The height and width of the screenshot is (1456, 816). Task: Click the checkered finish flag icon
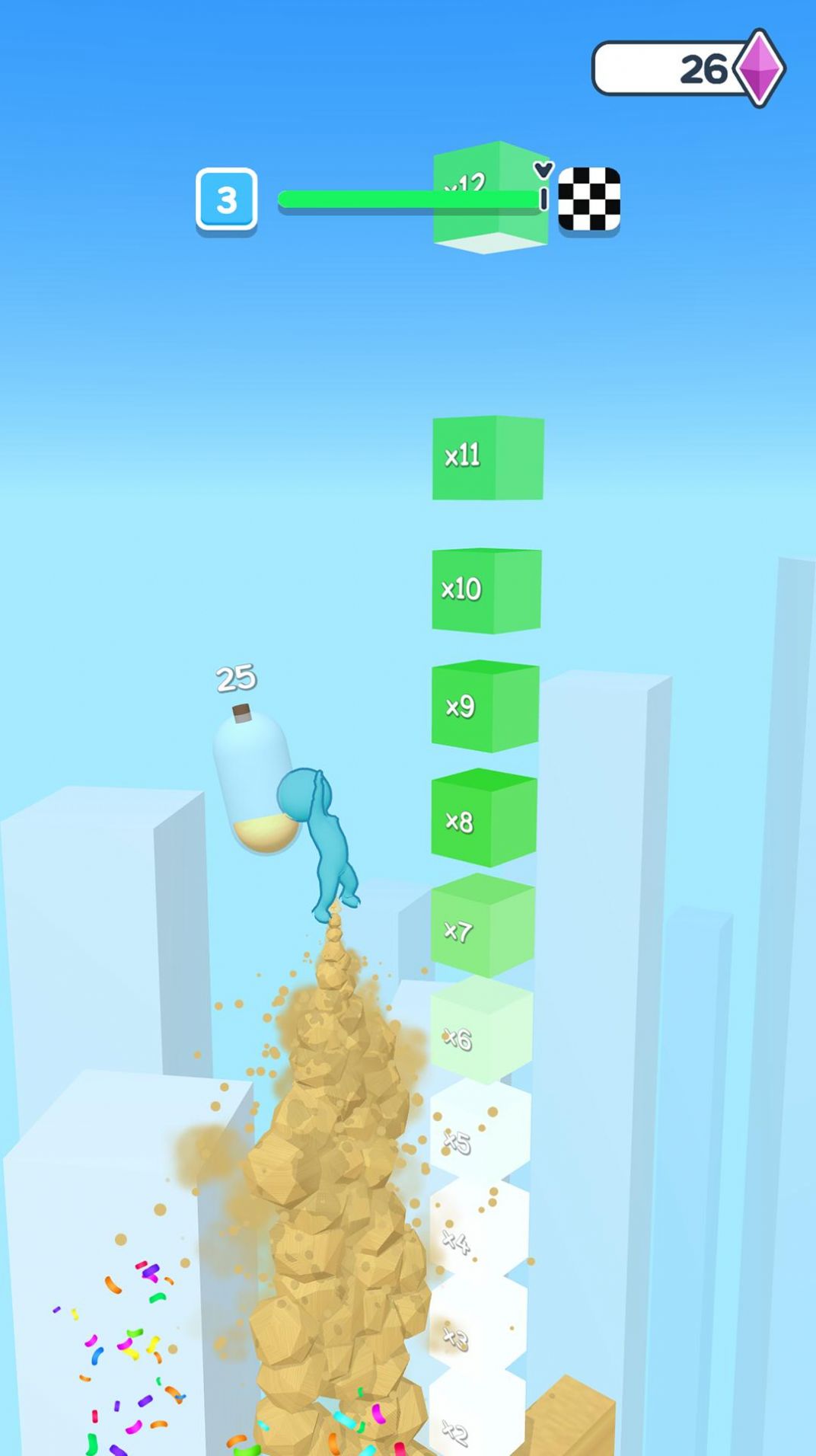589,199
